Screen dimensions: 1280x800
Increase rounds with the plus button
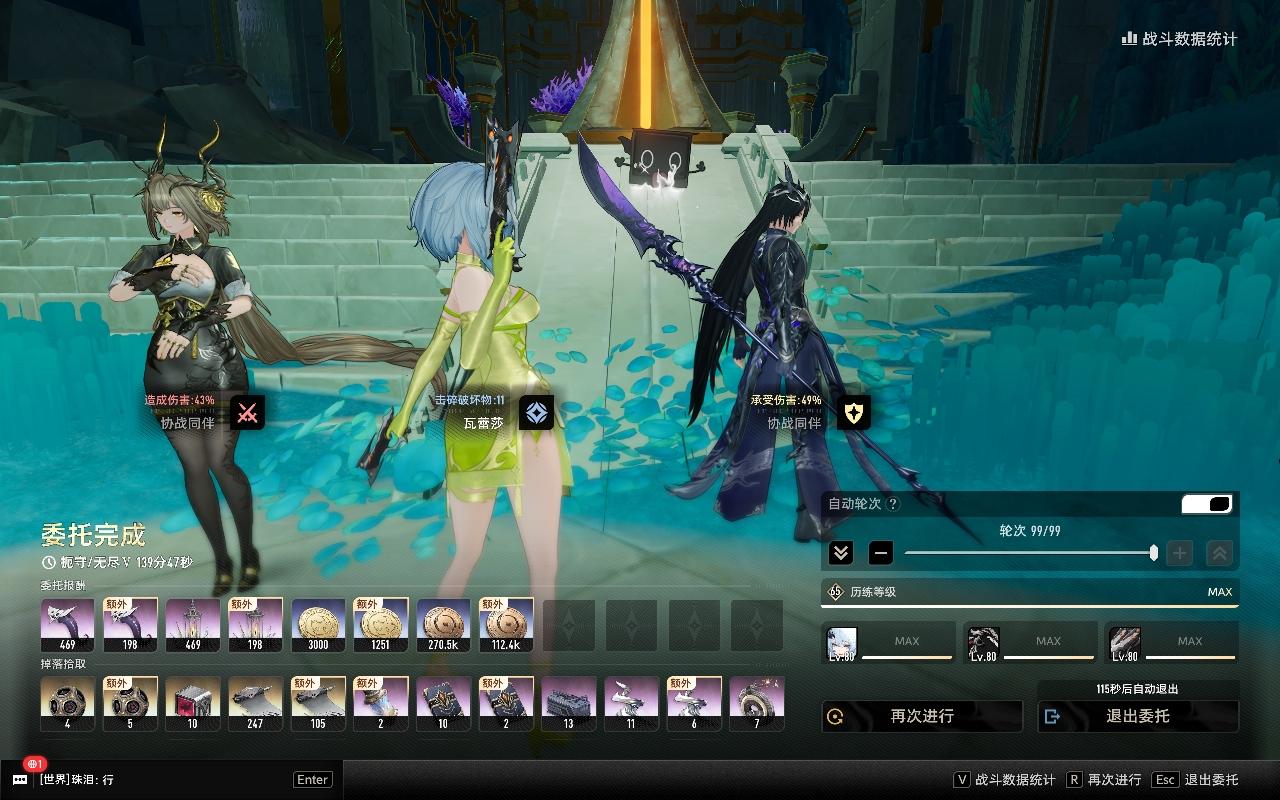point(1180,553)
